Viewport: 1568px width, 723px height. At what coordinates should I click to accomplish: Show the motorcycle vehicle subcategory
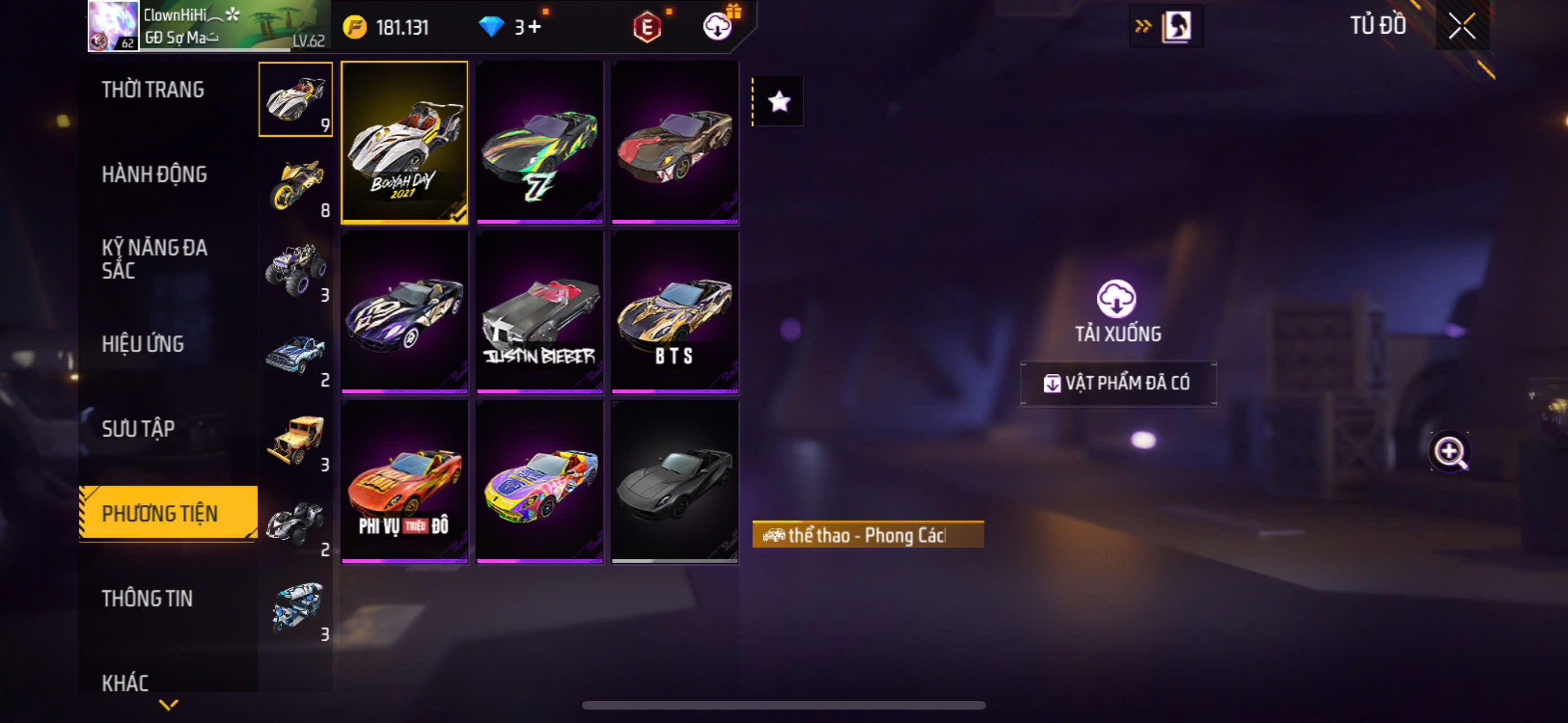[297, 185]
